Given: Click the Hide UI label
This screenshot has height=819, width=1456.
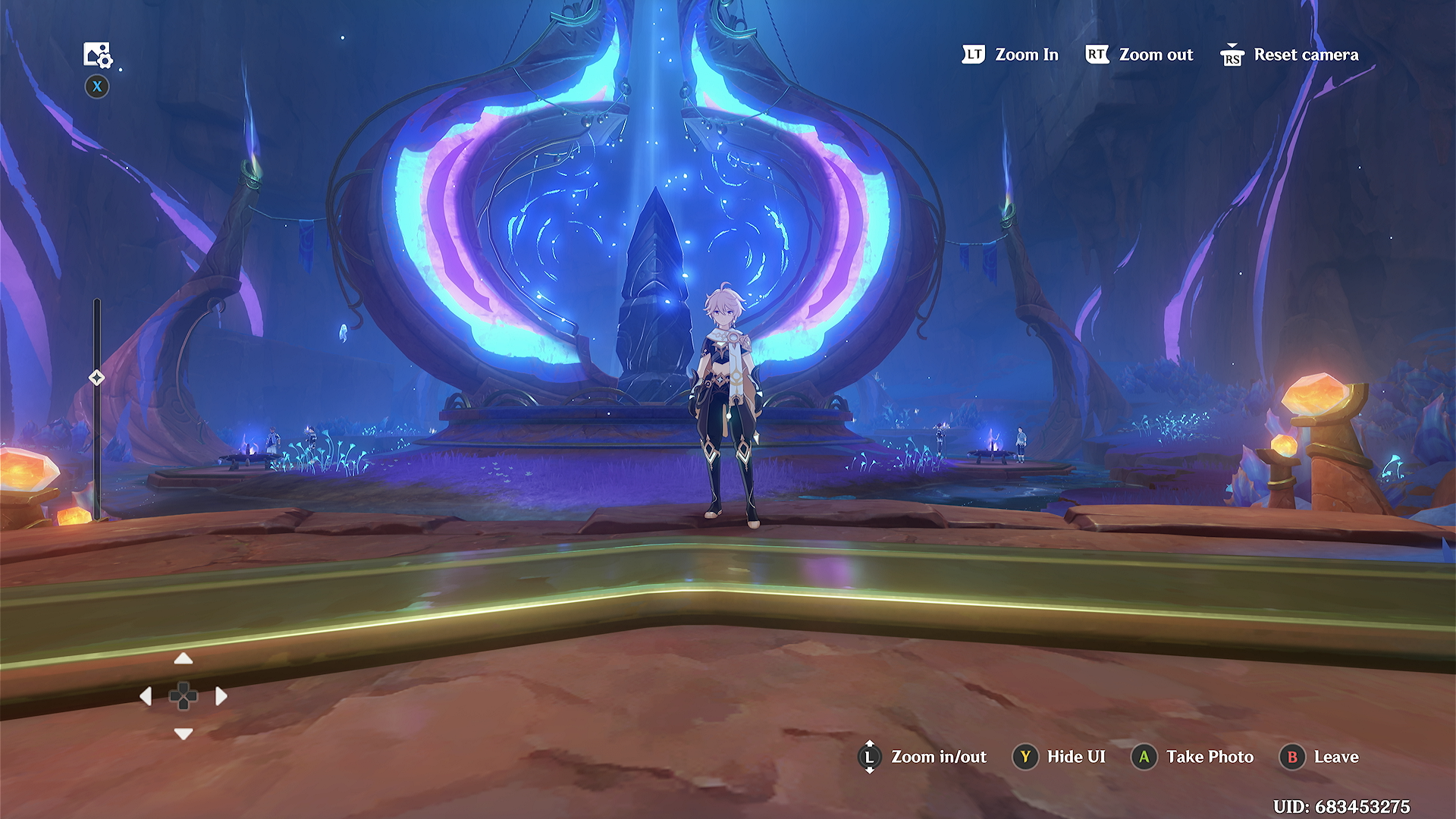Looking at the screenshot, I should [1075, 757].
